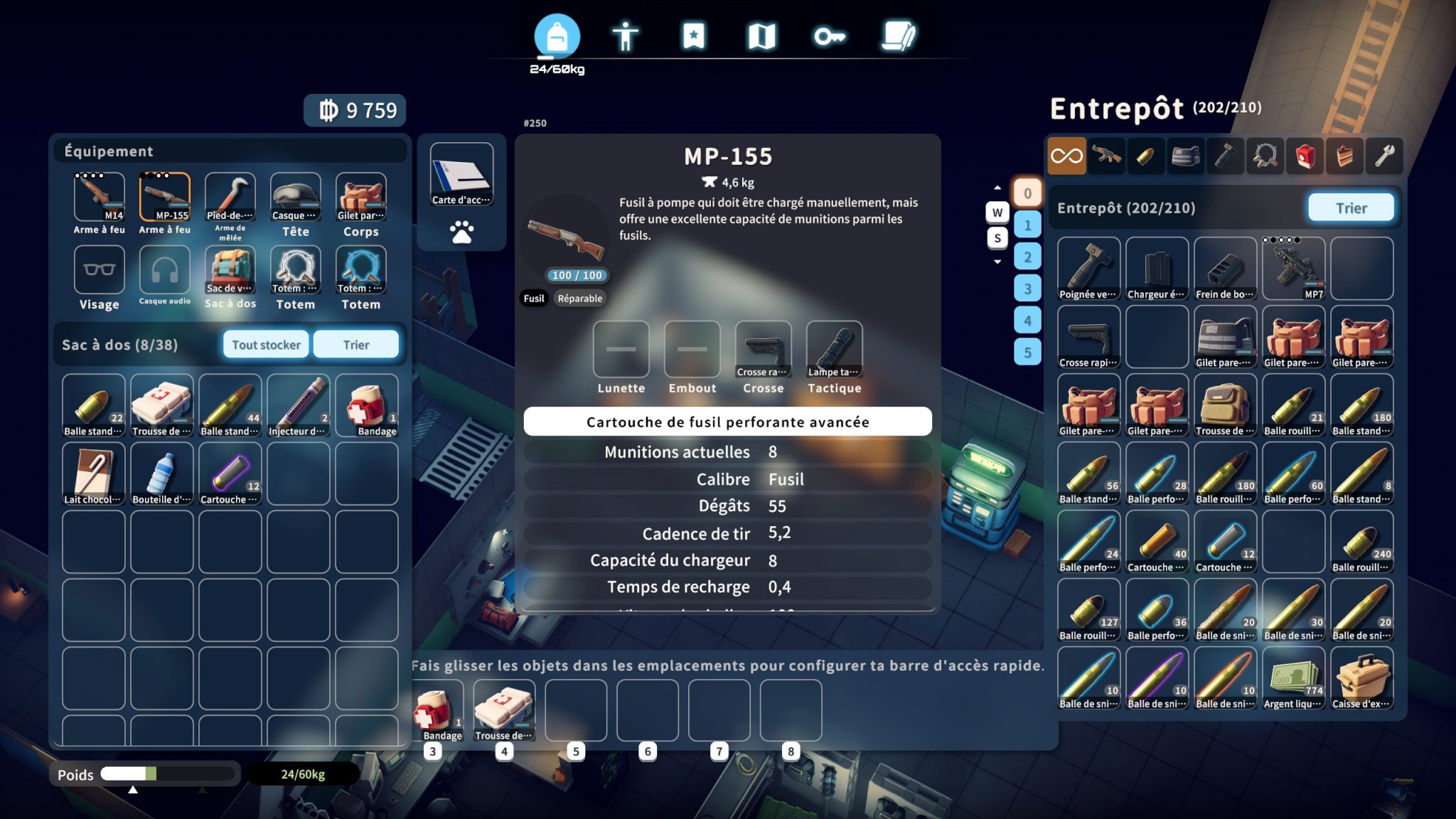Select the M14 weapon slot
Viewport: 1456px width, 819px height.
click(x=99, y=198)
